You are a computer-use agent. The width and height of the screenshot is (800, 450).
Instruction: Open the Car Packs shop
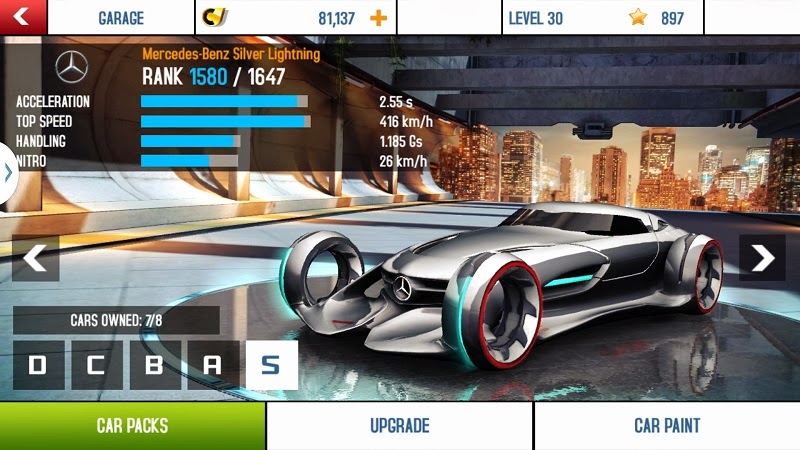[132, 426]
